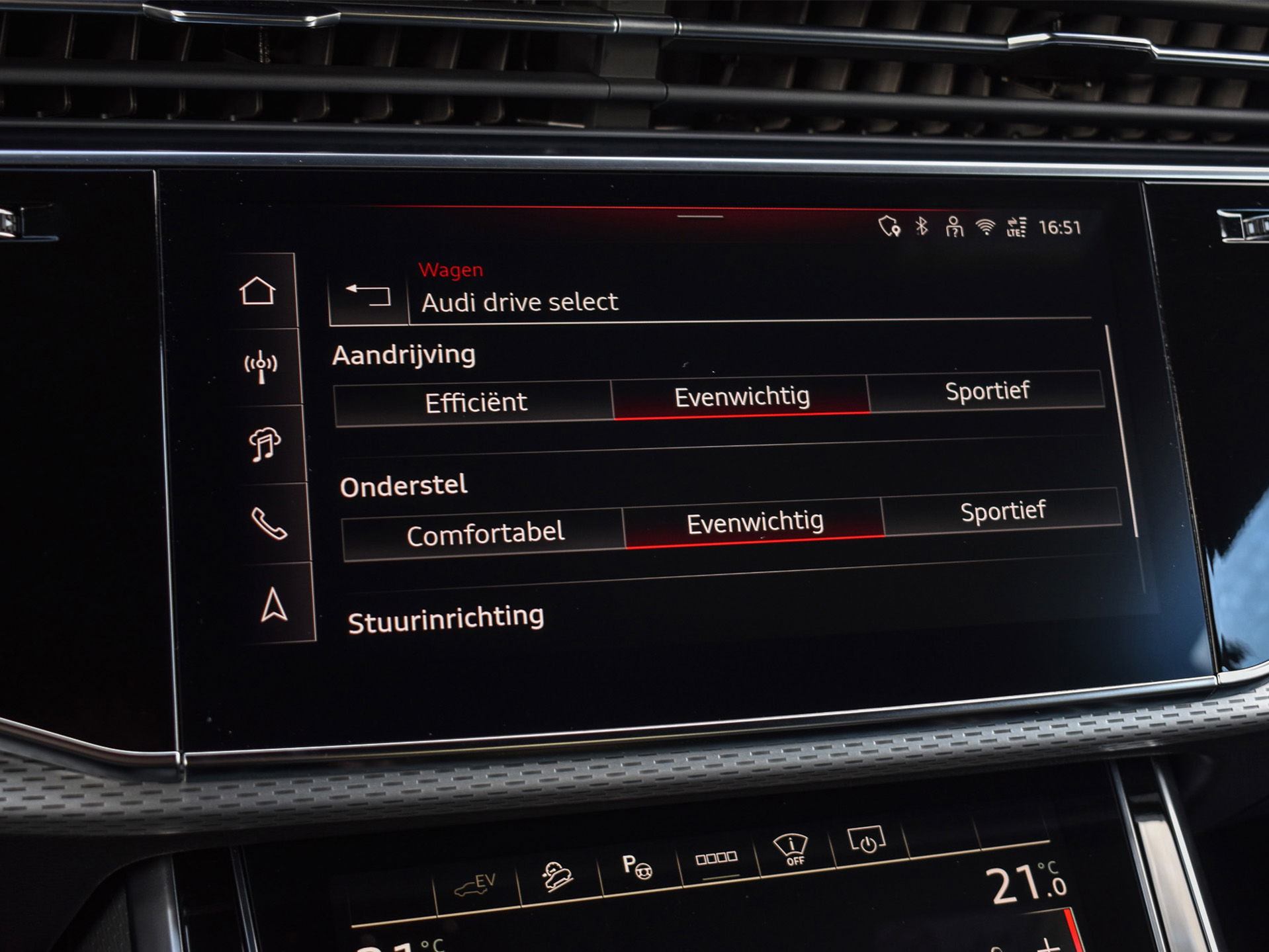Tap the Wi-Fi status icon

pyautogui.click(x=985, y=227)
